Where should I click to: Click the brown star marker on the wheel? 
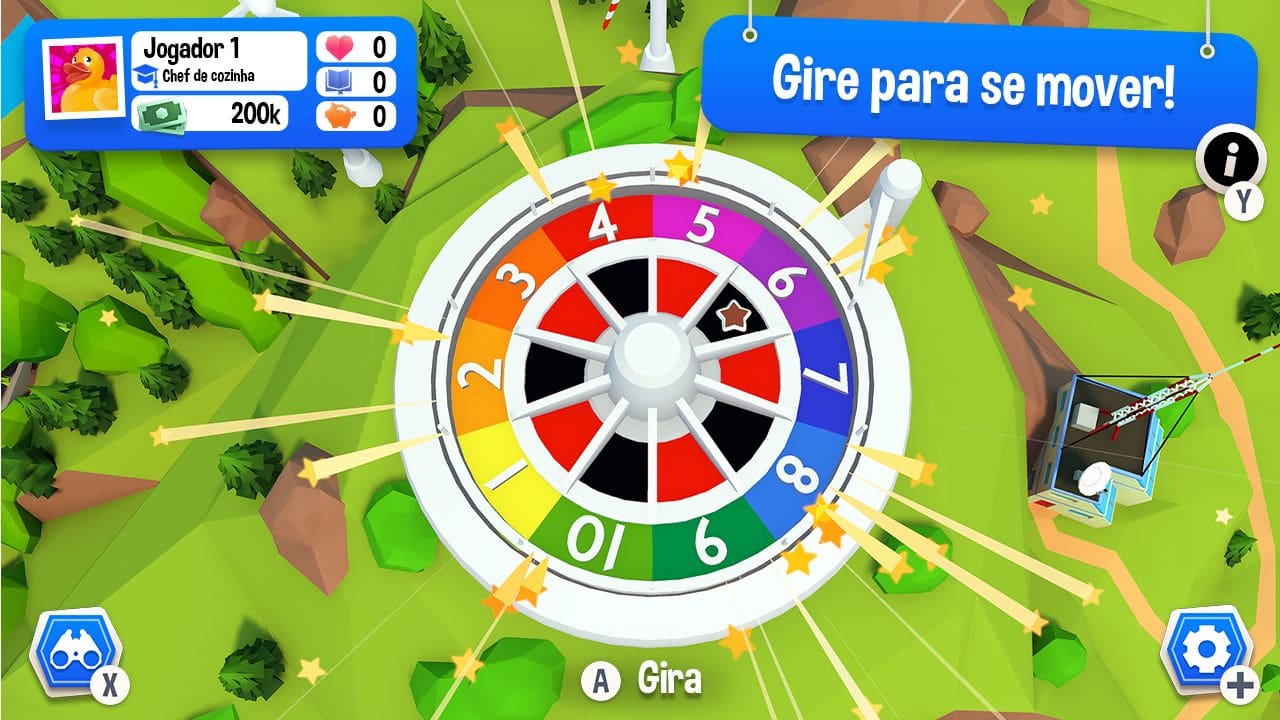pyautogui.click(x=736, y=315)
